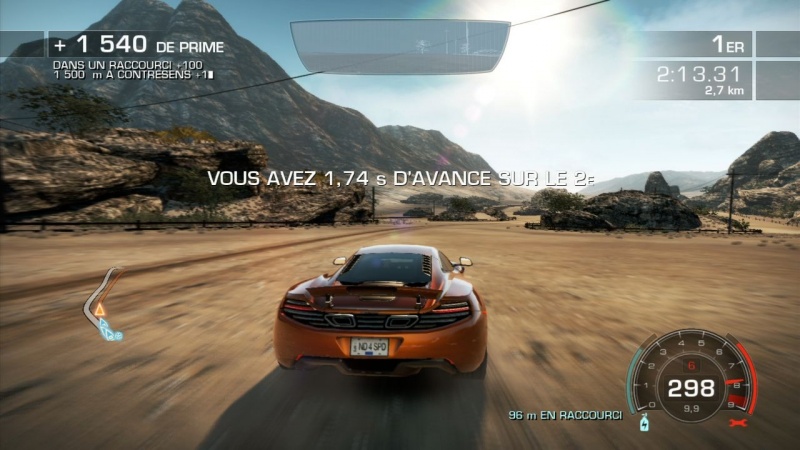Activate the nitrous bottle icon
This screenshot has height=450, width=800.
pos(645,423)
